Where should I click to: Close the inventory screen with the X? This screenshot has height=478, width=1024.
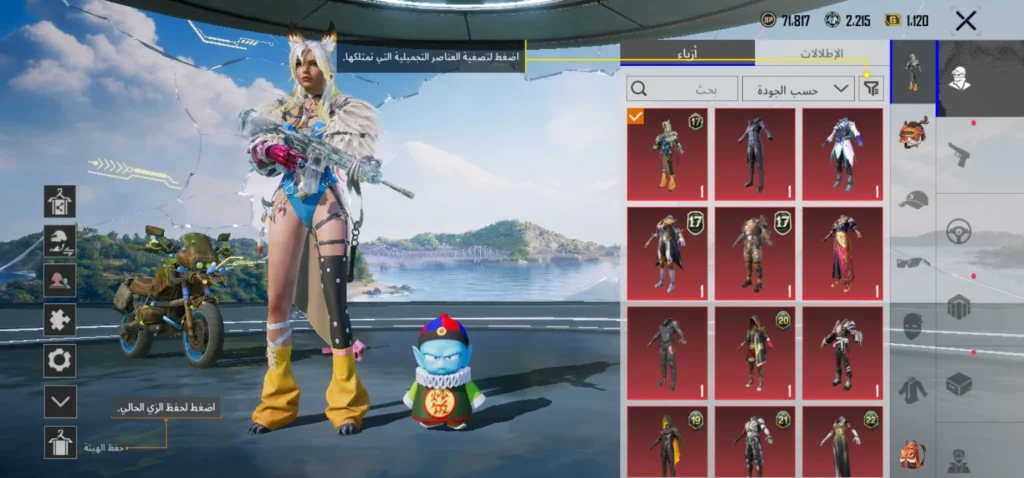pos(965,21)
